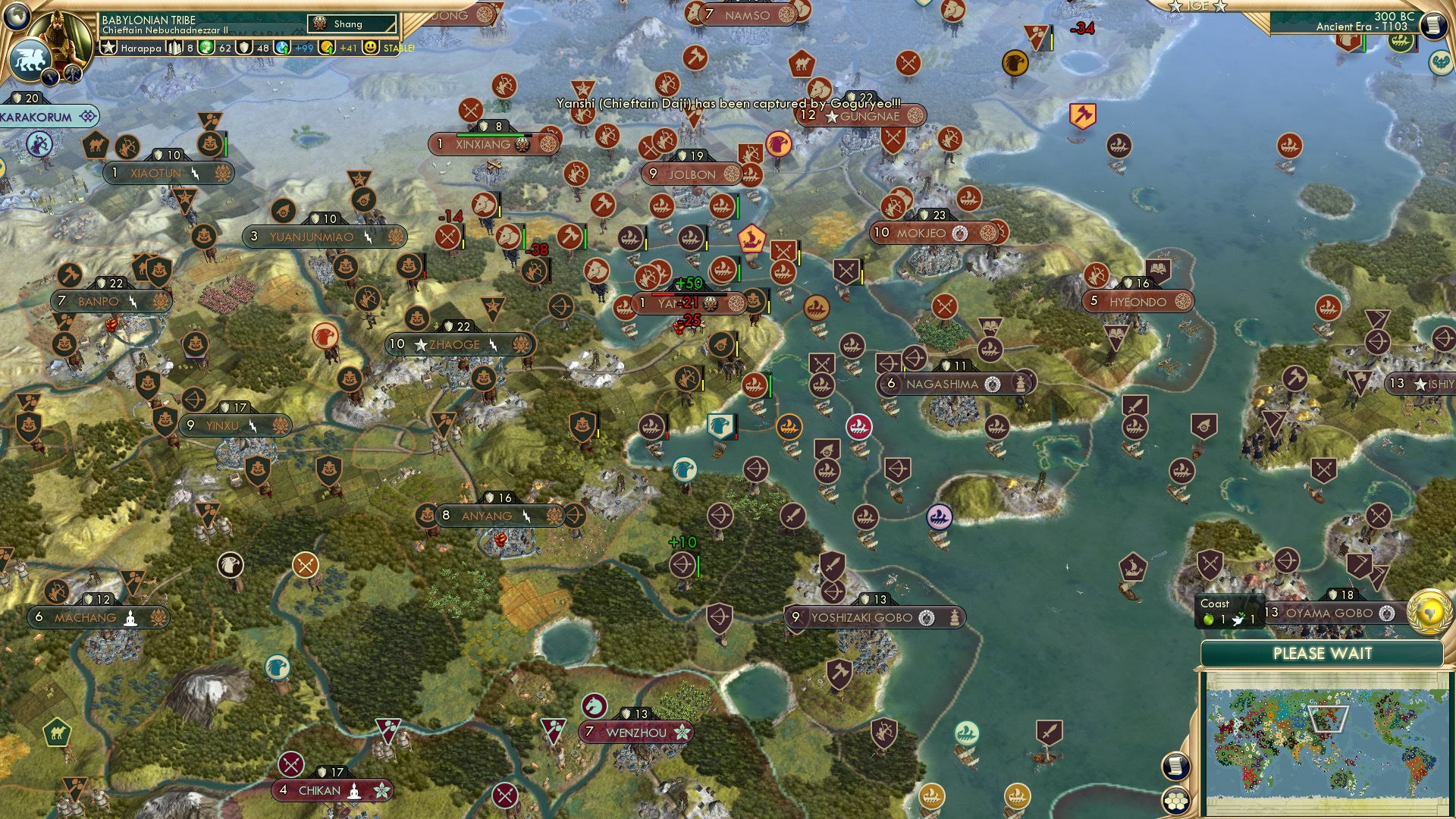This screenshot has width=1456, height=819.
Task: Toggle strategic view with the globe icon
Action: pyautogui.click(x=17, y=17)
